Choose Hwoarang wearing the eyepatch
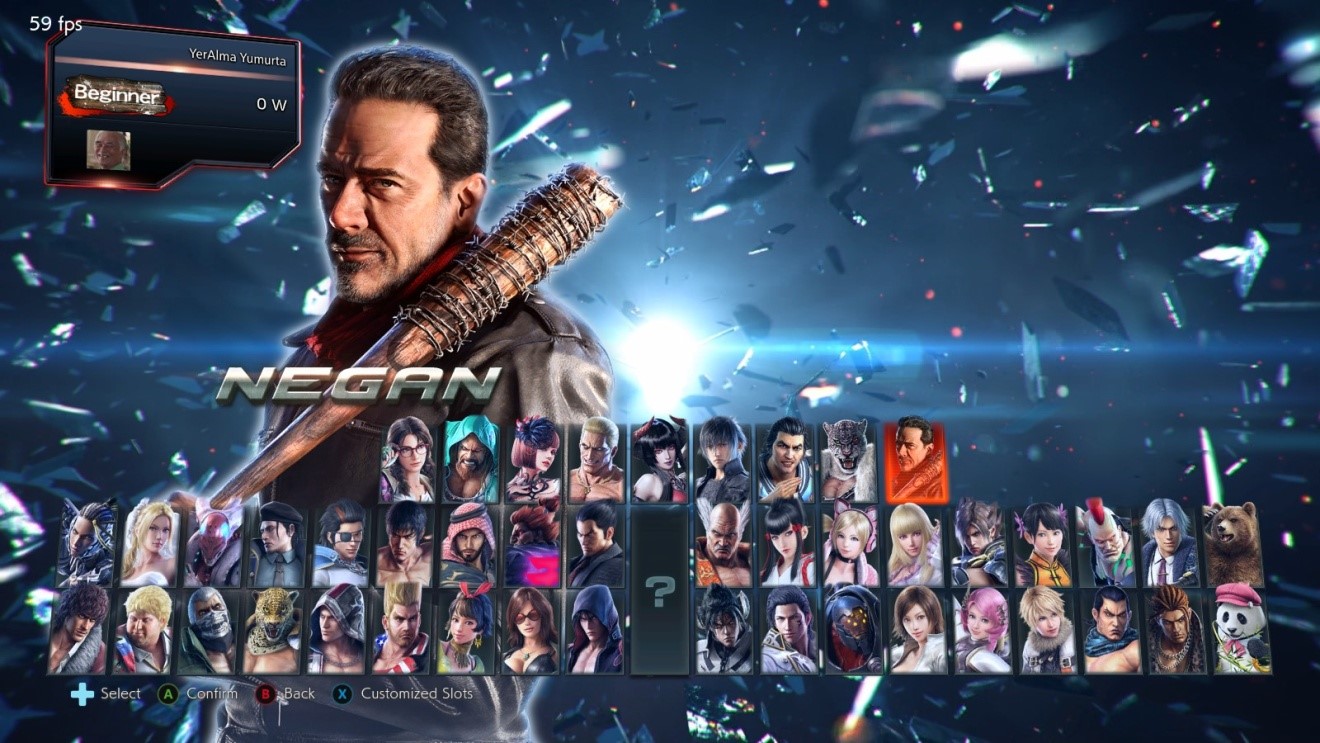Image resolution: width=1320 pixels, height=743 pixels. [x=343, y=545]
